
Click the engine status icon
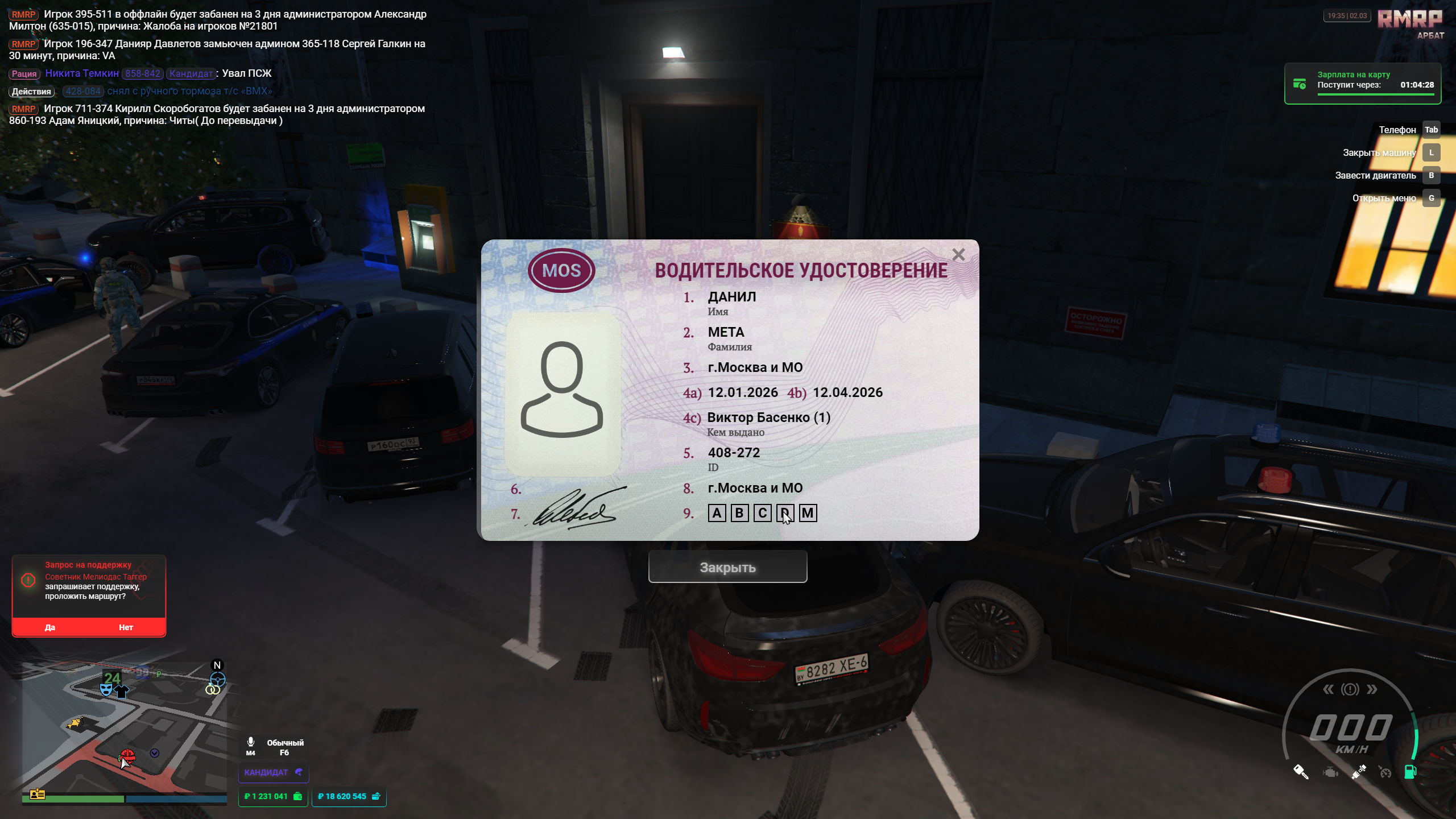click(x=1330, y=772)
